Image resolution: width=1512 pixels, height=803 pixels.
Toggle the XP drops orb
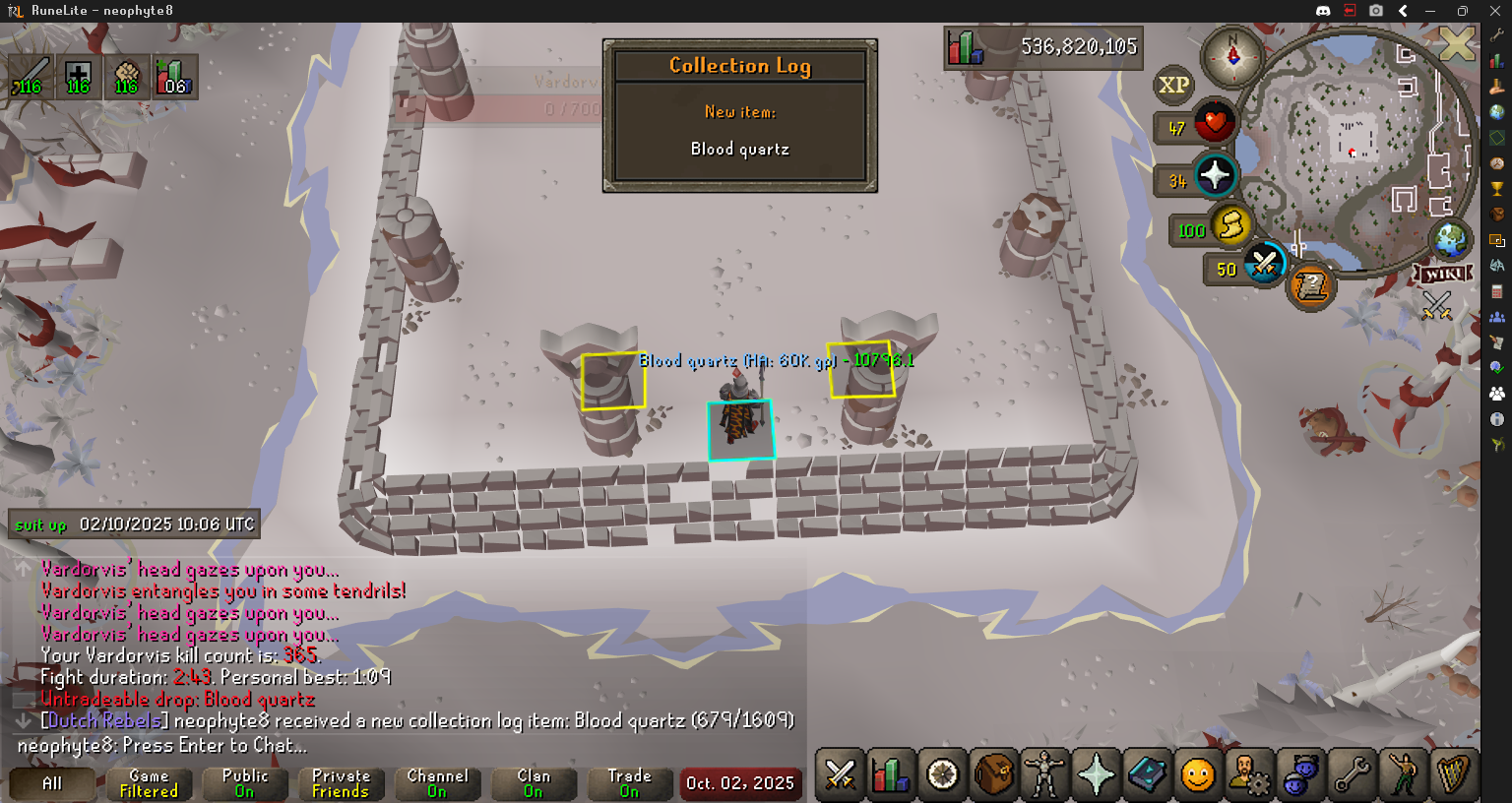pos(1173,85)
